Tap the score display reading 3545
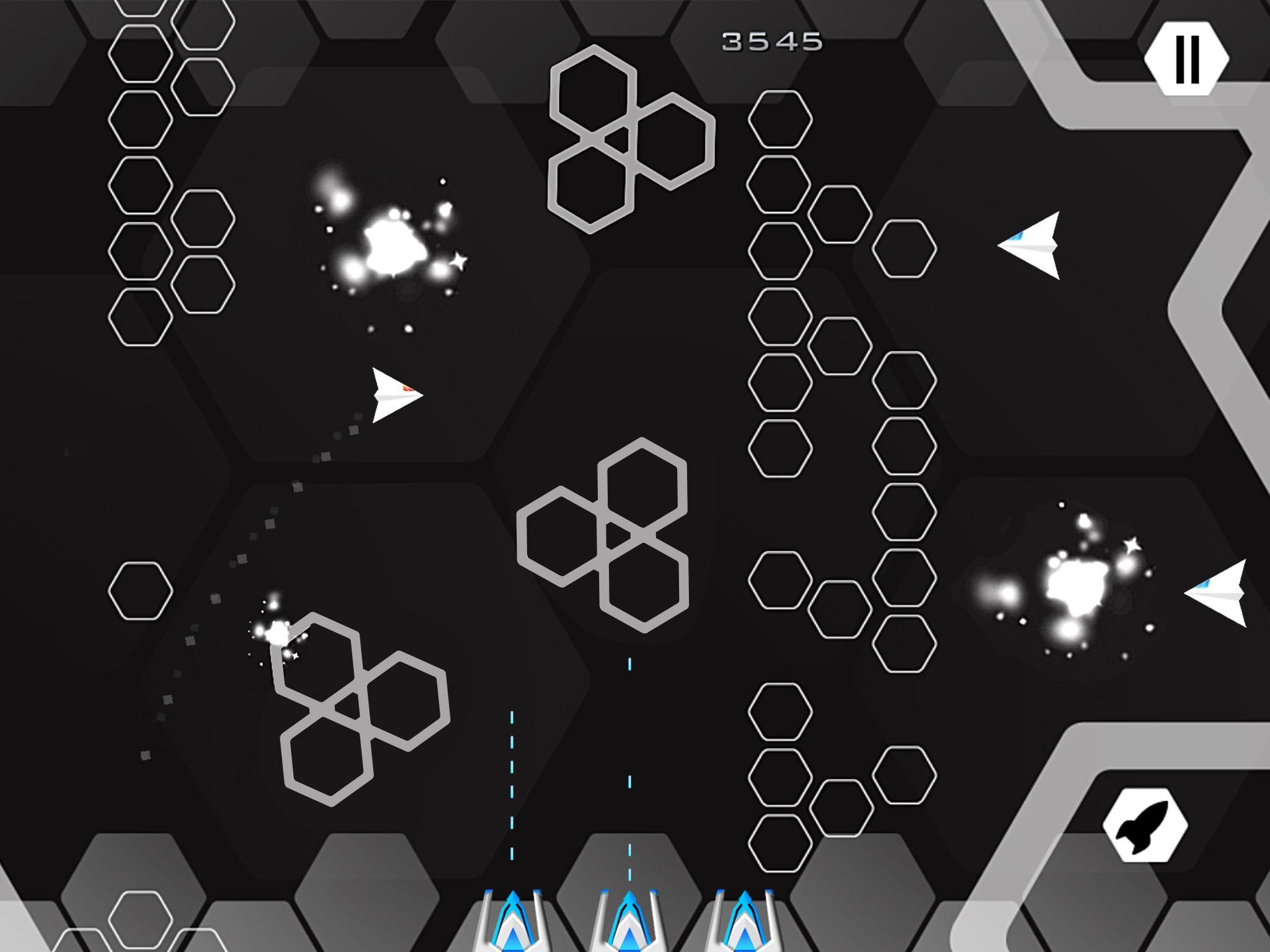The image size is (1270, 952). pos(771,40)
